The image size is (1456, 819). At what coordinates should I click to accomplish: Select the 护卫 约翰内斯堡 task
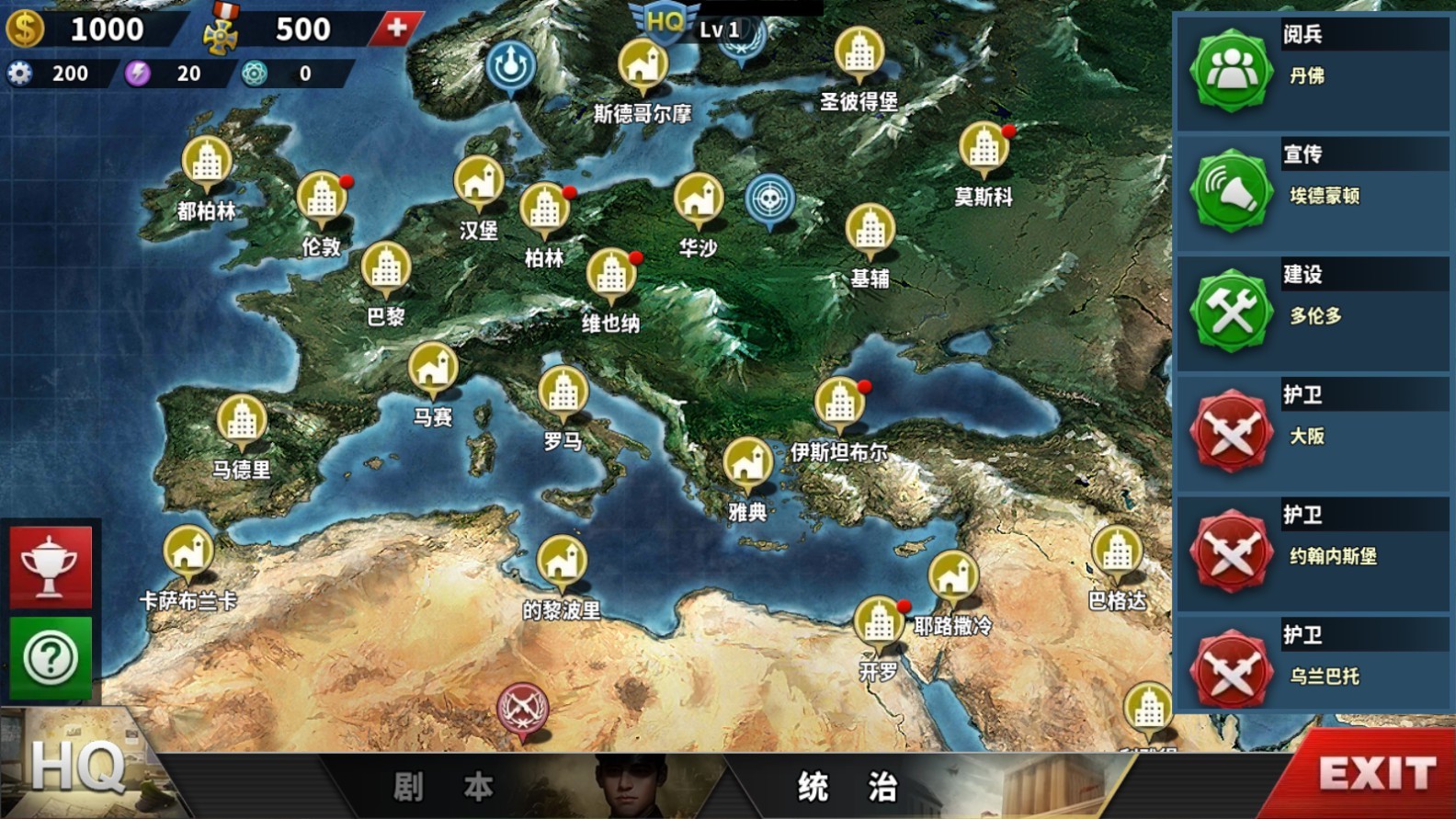(x=1313, y=552)
